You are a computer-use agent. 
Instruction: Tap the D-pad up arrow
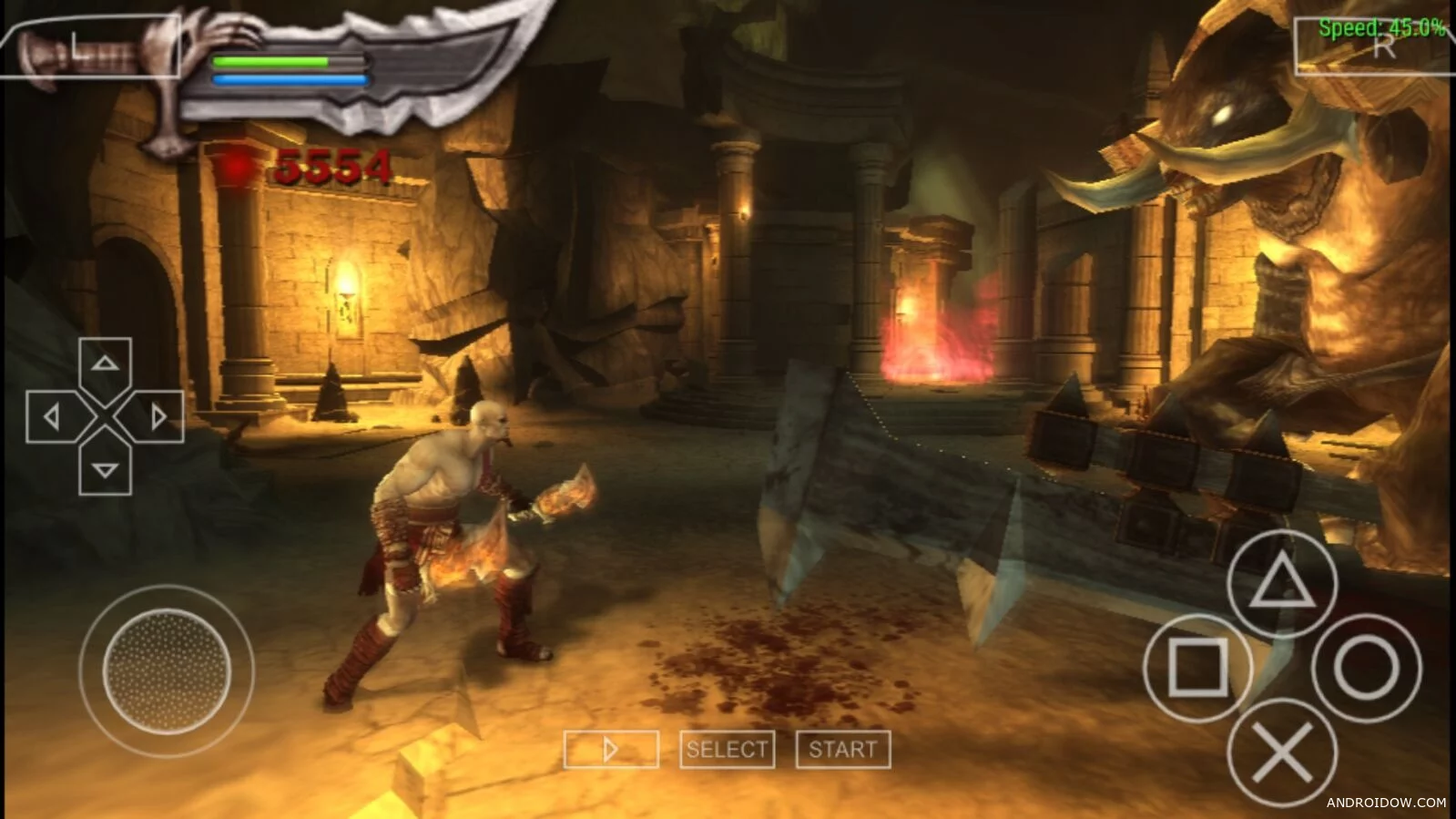(106, 364)
